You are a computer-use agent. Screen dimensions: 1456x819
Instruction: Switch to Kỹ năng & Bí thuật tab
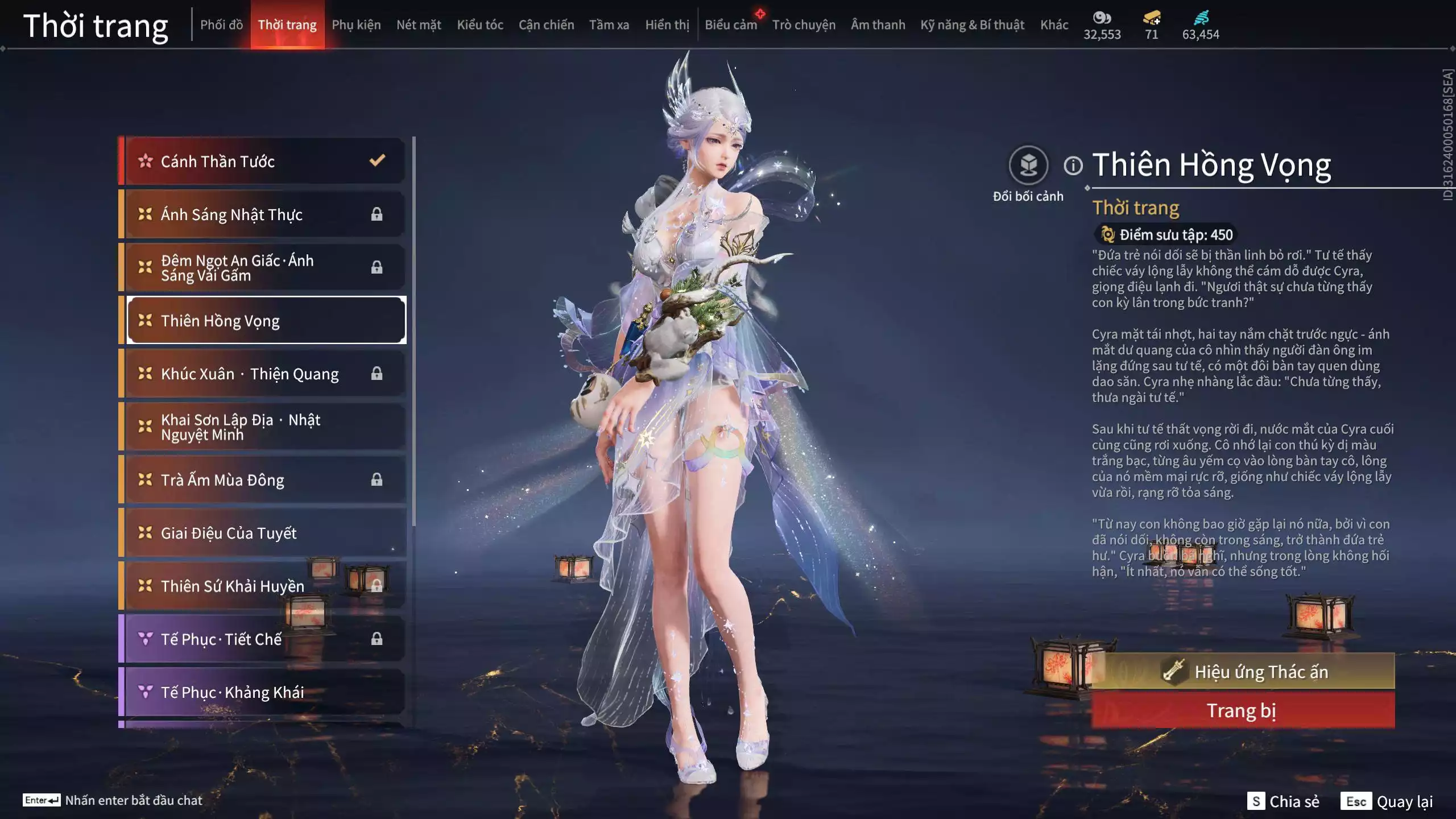972,25
